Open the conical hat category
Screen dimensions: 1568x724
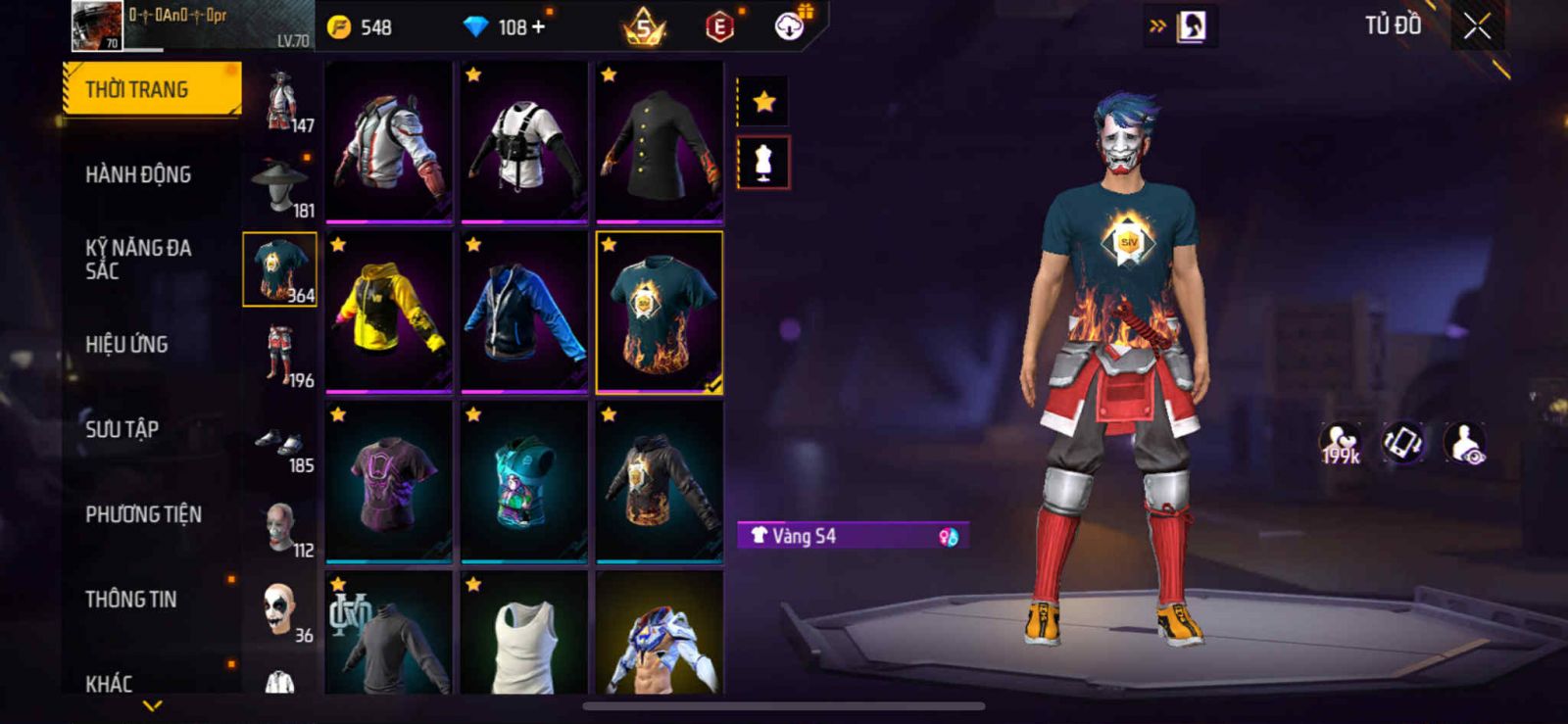[x=280, y=188]
